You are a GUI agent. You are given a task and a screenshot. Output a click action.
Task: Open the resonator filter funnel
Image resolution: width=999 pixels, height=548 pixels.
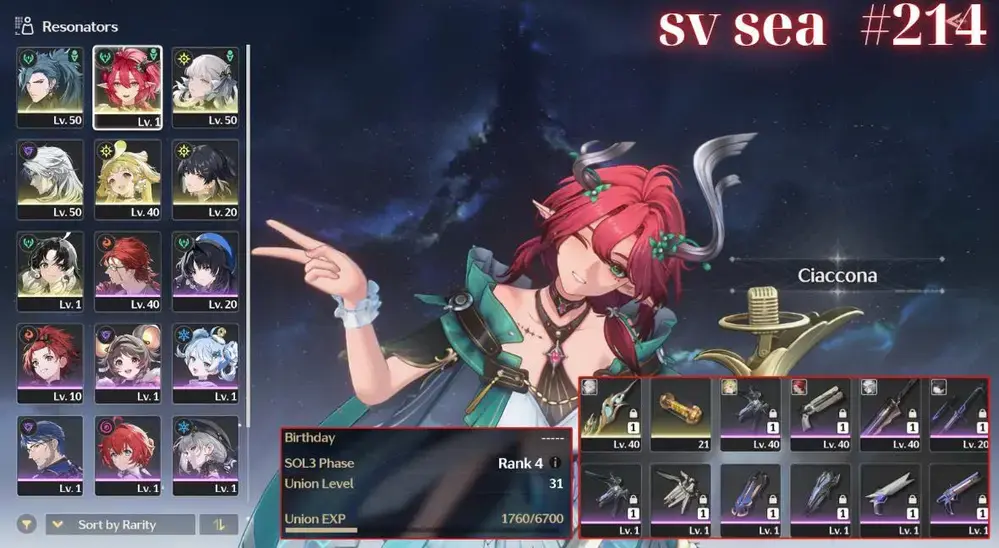[x=27, y=525]
